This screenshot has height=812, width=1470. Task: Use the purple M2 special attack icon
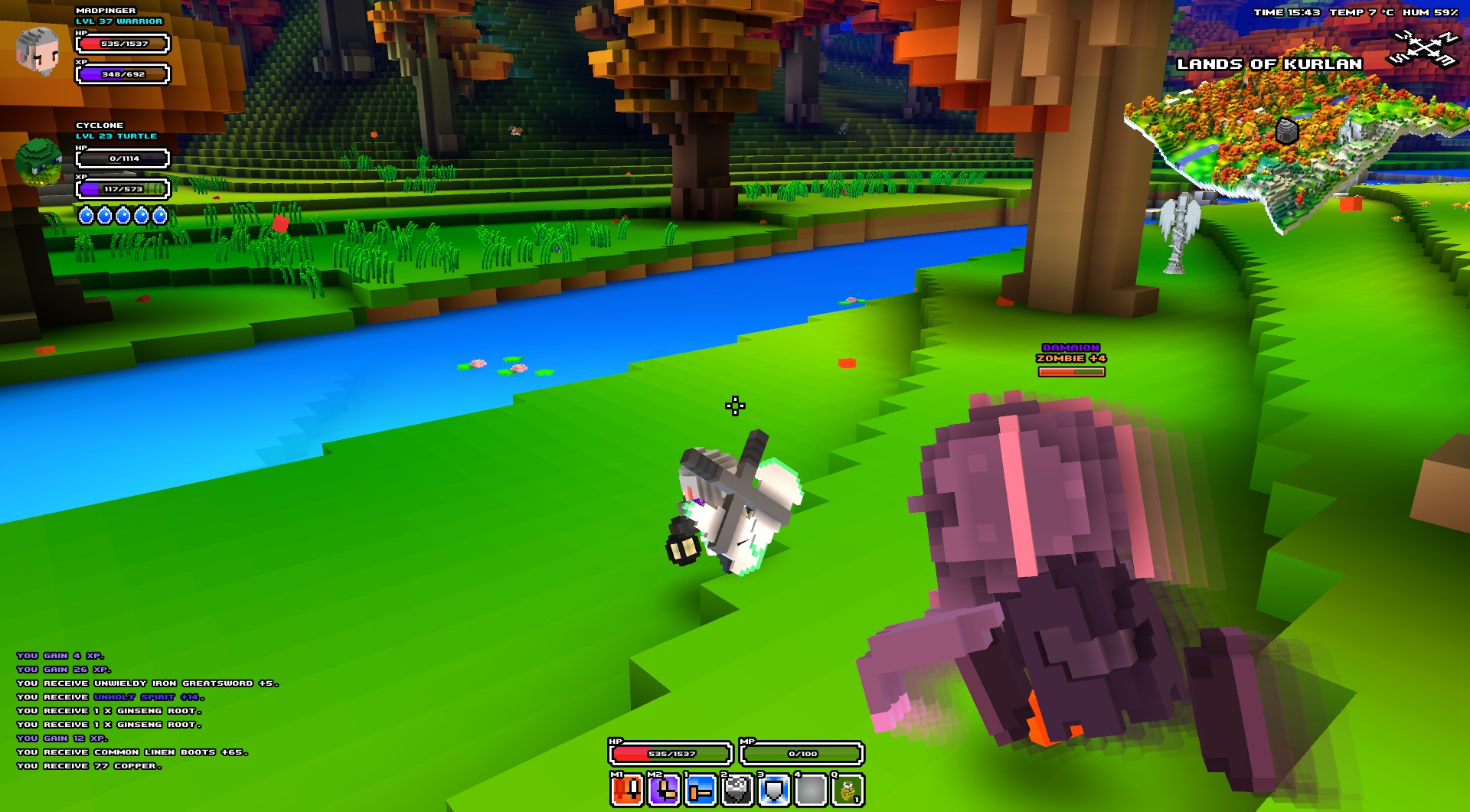664,790
